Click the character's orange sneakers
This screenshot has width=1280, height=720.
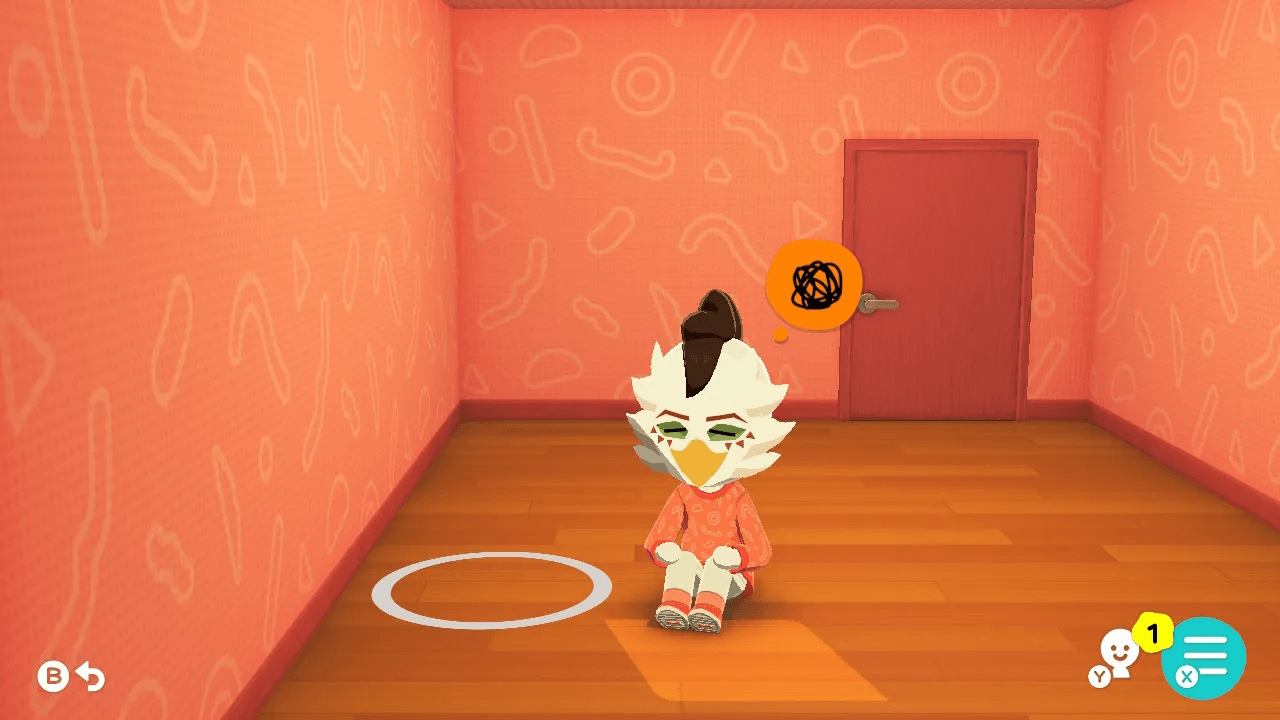click(690, 618)
